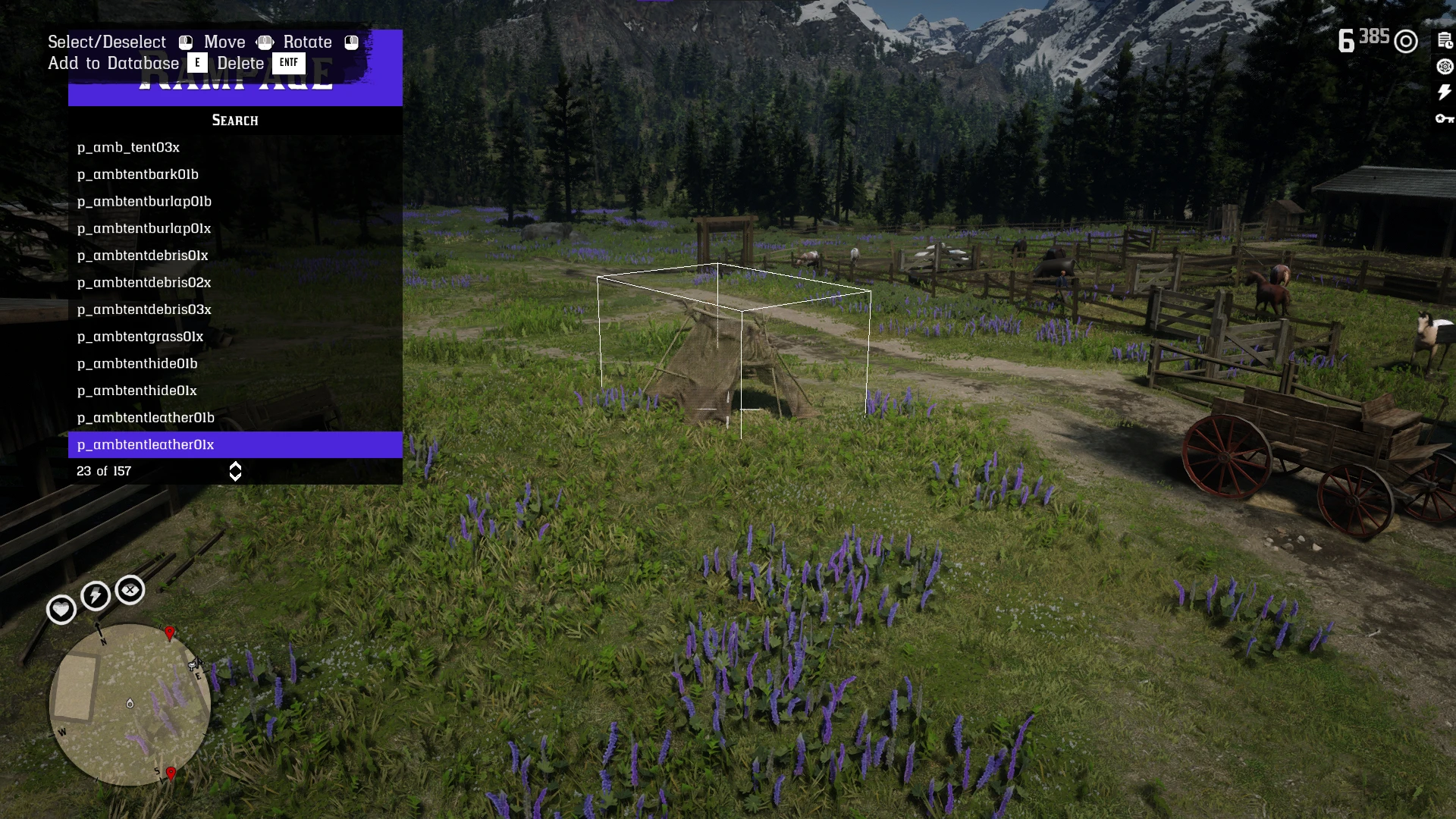
Task: Open the mission log clipboard icon on right edge
Action: pos(1444,39)
